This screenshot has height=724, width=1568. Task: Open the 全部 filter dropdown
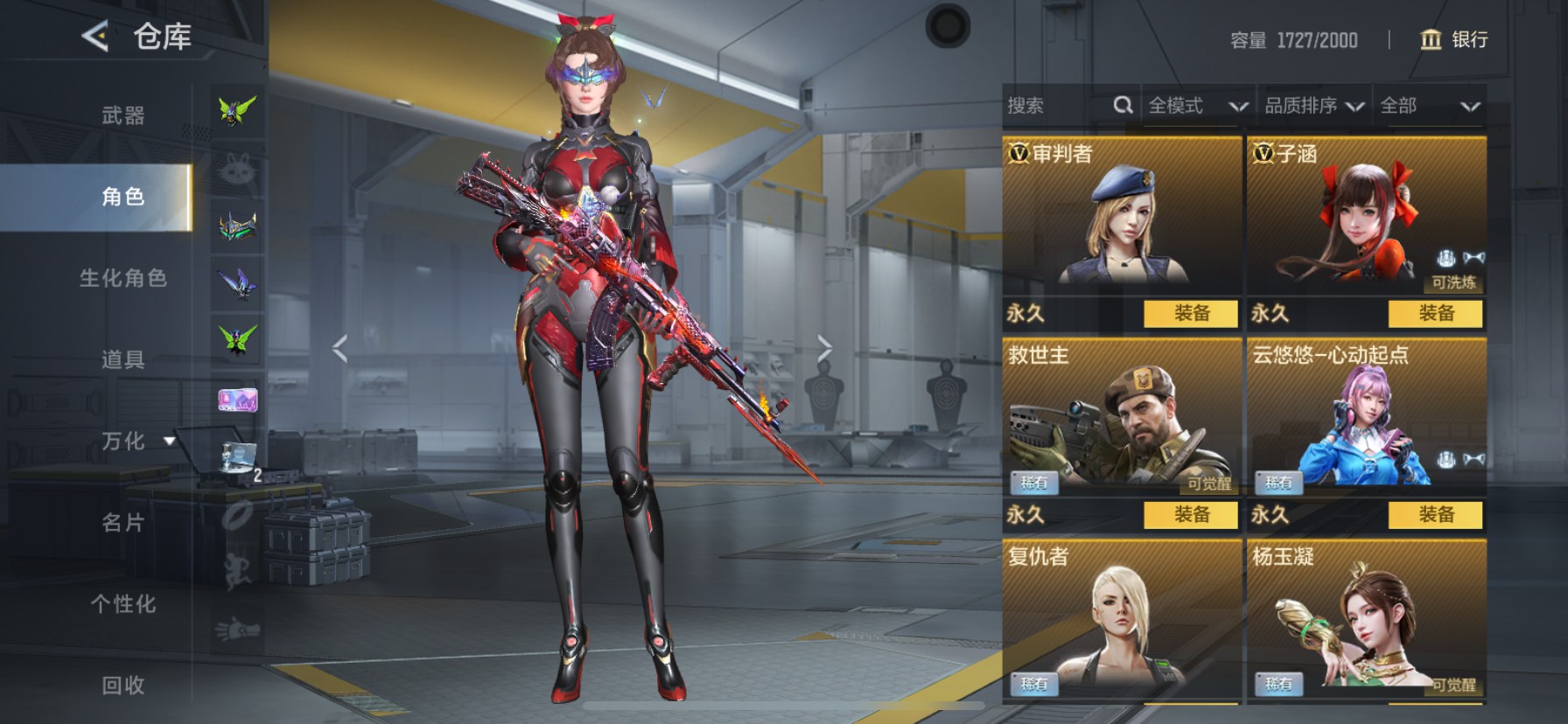[x=1429, y=106]
